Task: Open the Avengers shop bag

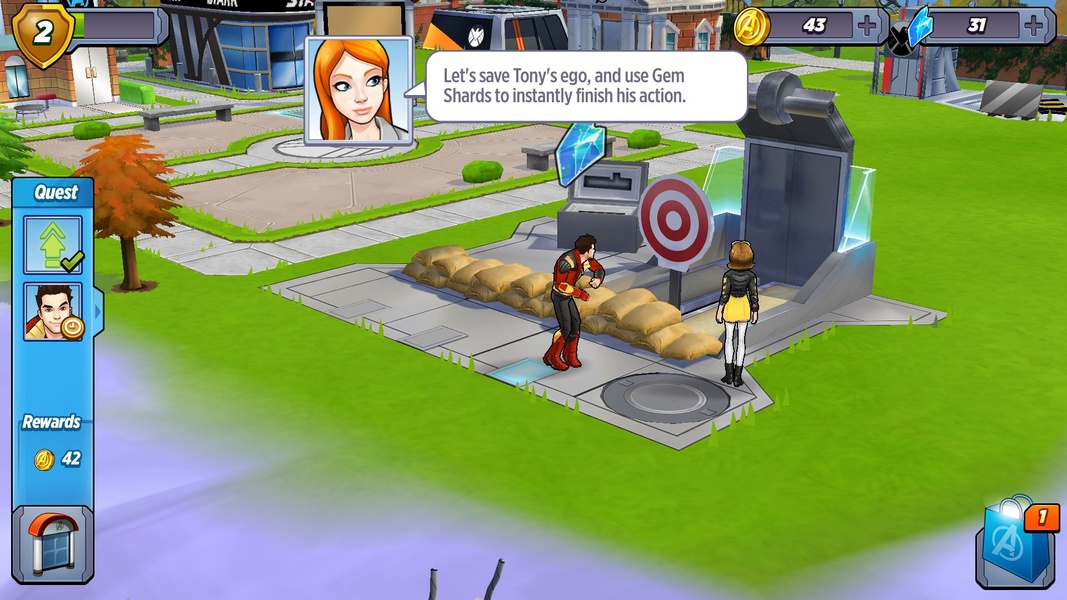Action: 1015,547
